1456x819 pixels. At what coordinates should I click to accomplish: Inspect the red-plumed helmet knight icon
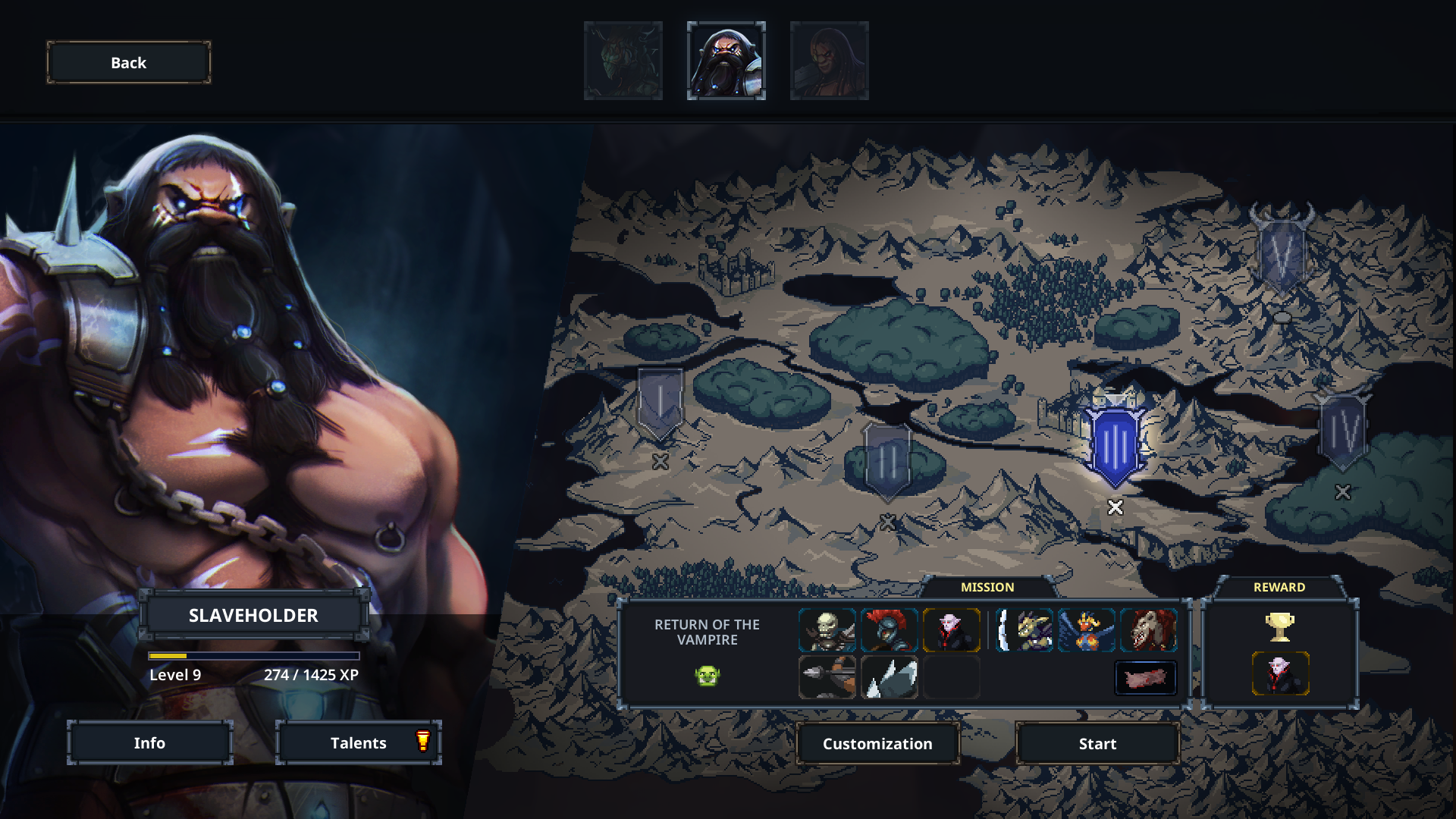890,630
